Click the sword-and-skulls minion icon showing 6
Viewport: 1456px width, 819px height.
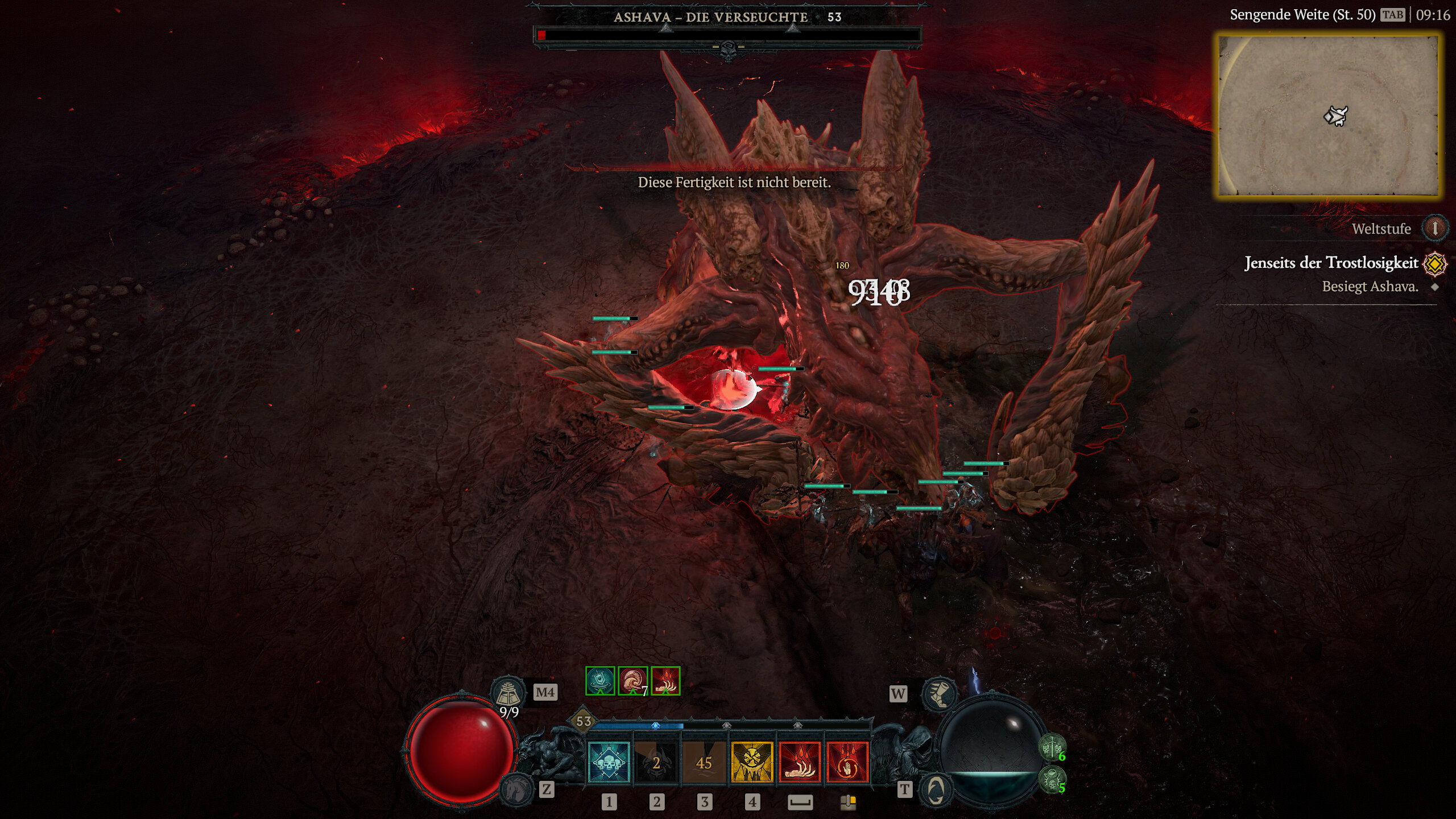pos(1052,747)
